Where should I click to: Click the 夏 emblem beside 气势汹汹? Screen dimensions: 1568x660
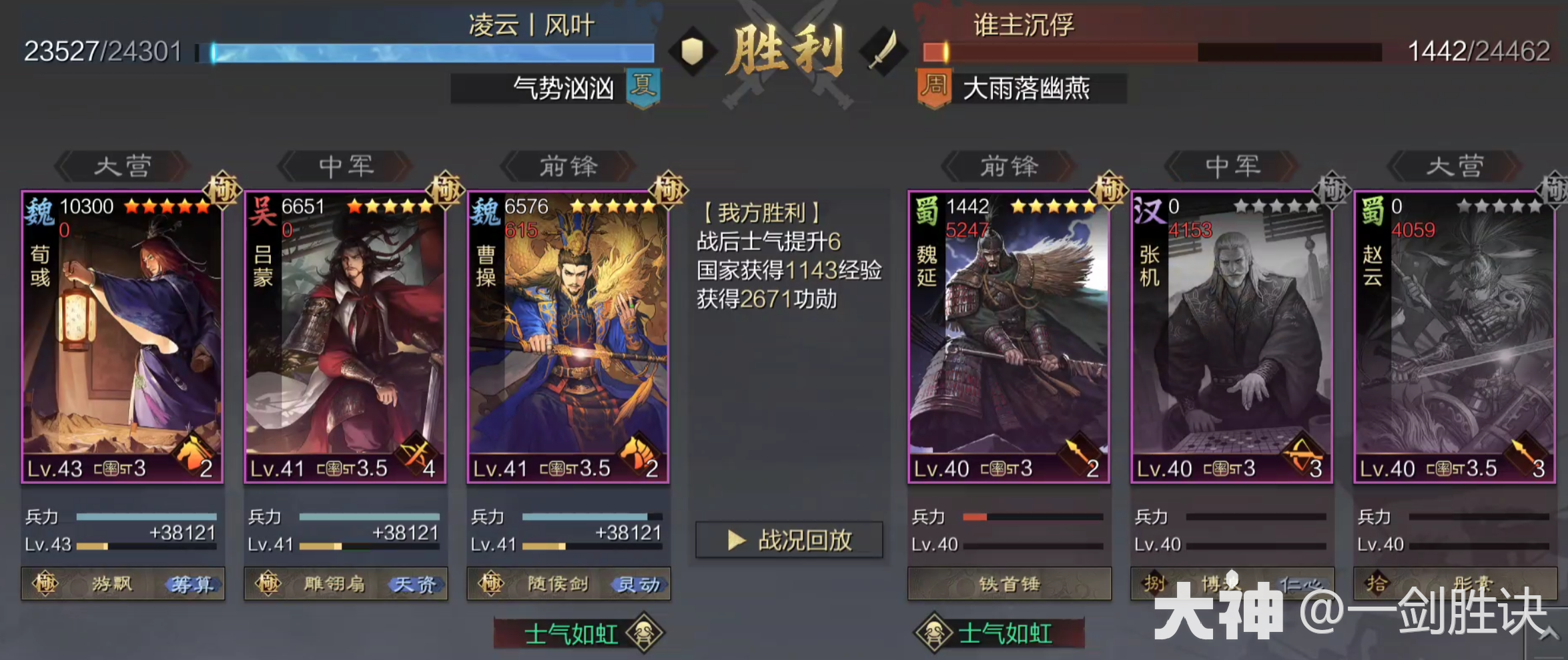click(642, 91)
